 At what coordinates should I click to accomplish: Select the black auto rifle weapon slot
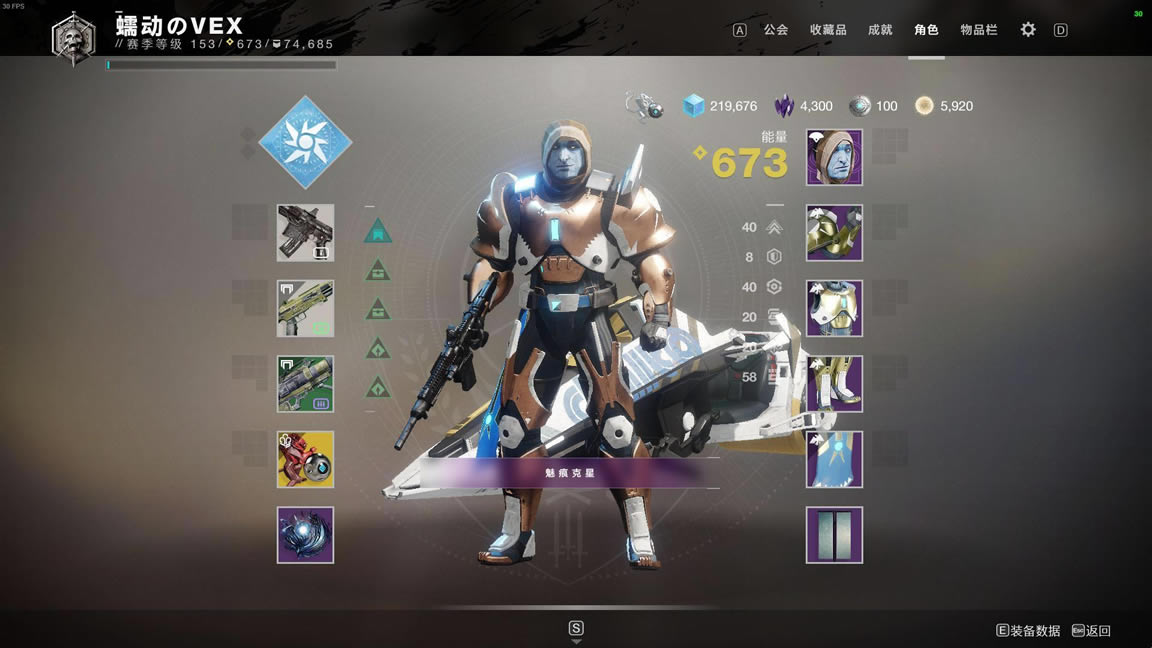coord(305,233)
